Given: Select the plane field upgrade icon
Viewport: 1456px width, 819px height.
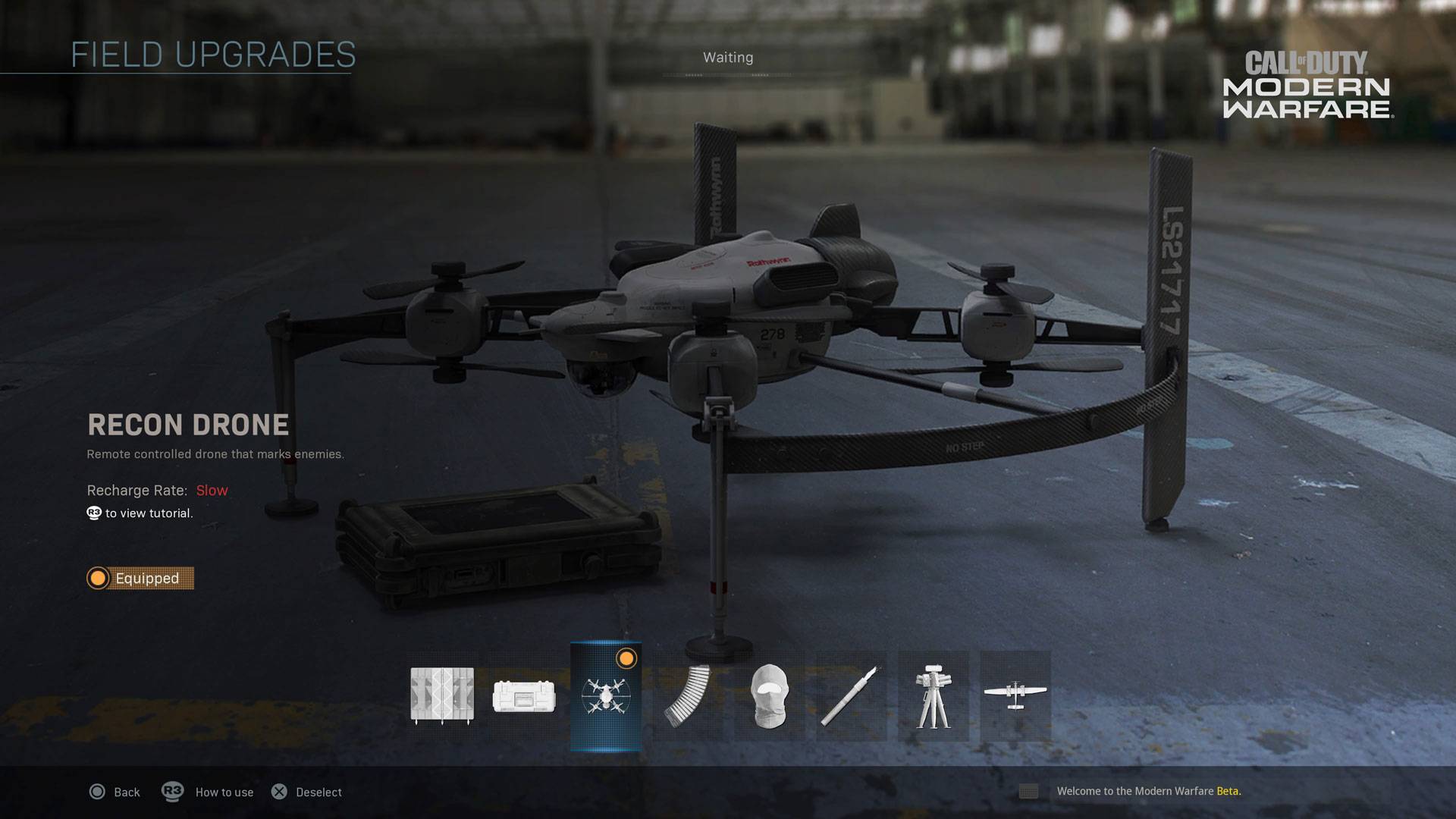Looking at the screenshot, I should 1015,695.
